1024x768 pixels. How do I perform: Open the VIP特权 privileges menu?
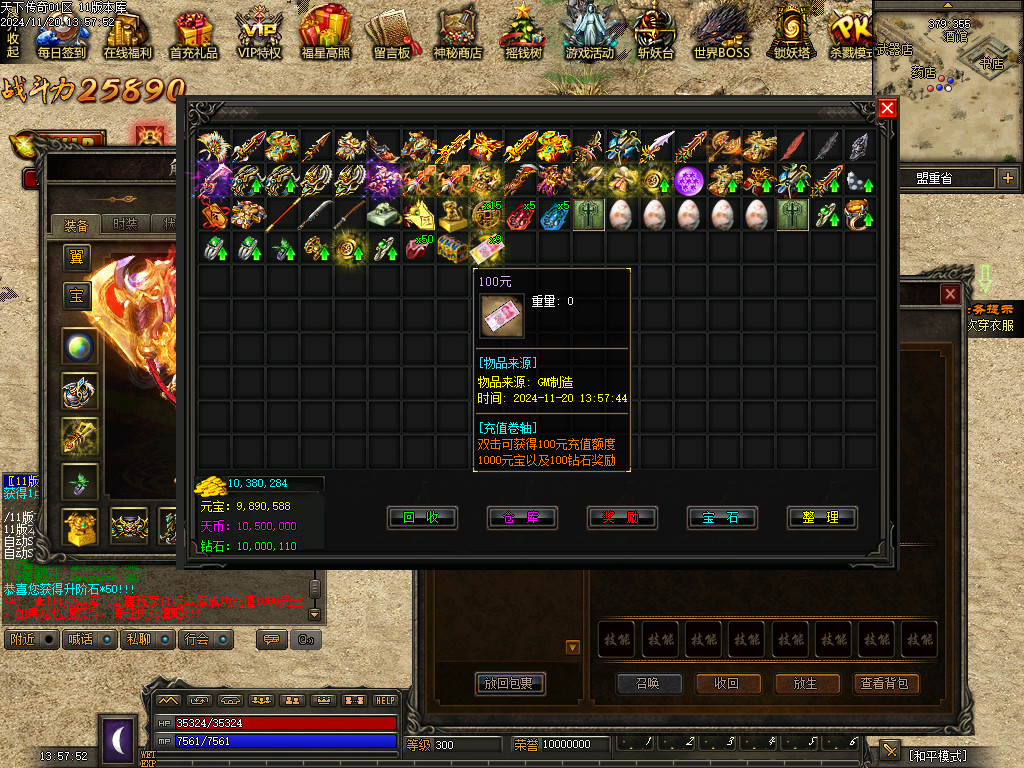(259, 33)
